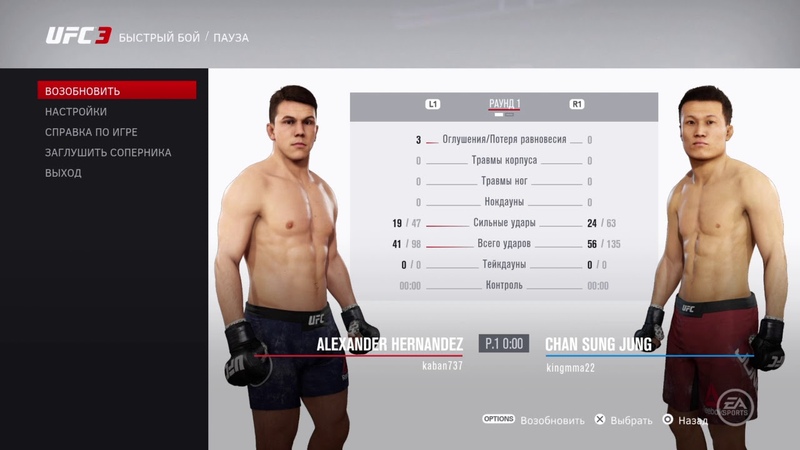This screenshot has width=800, height=450.
Task: Switch to the Раунд 1 stats tab
Action: click(x=504, y=104)
